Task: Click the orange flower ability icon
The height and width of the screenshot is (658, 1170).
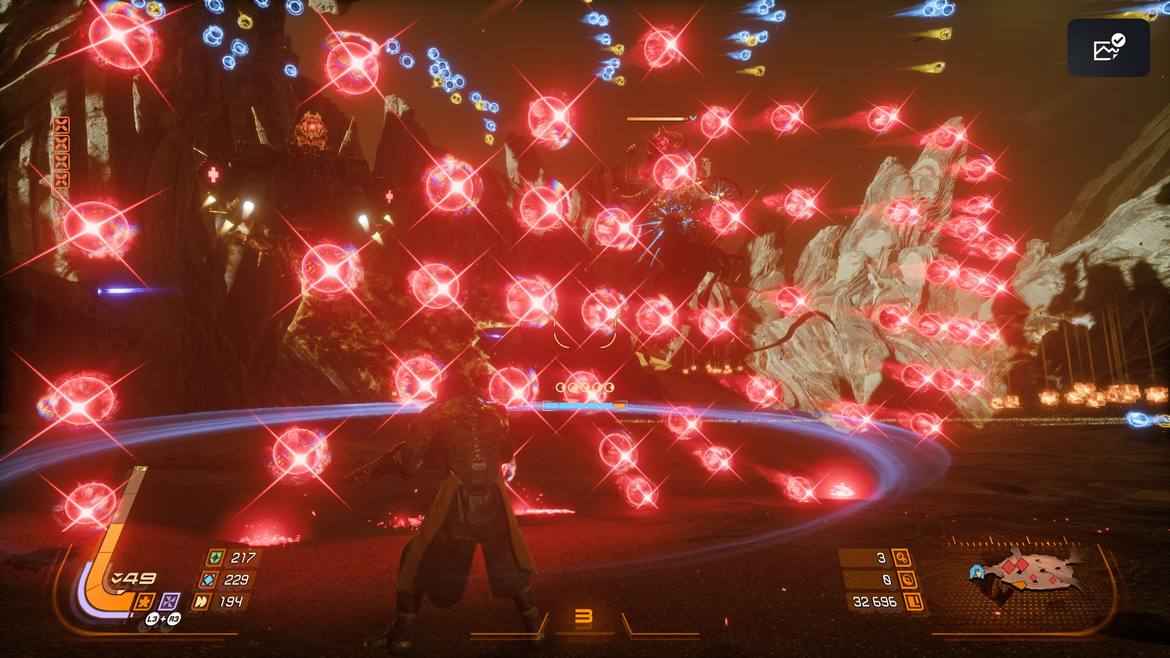Action: 144,602
